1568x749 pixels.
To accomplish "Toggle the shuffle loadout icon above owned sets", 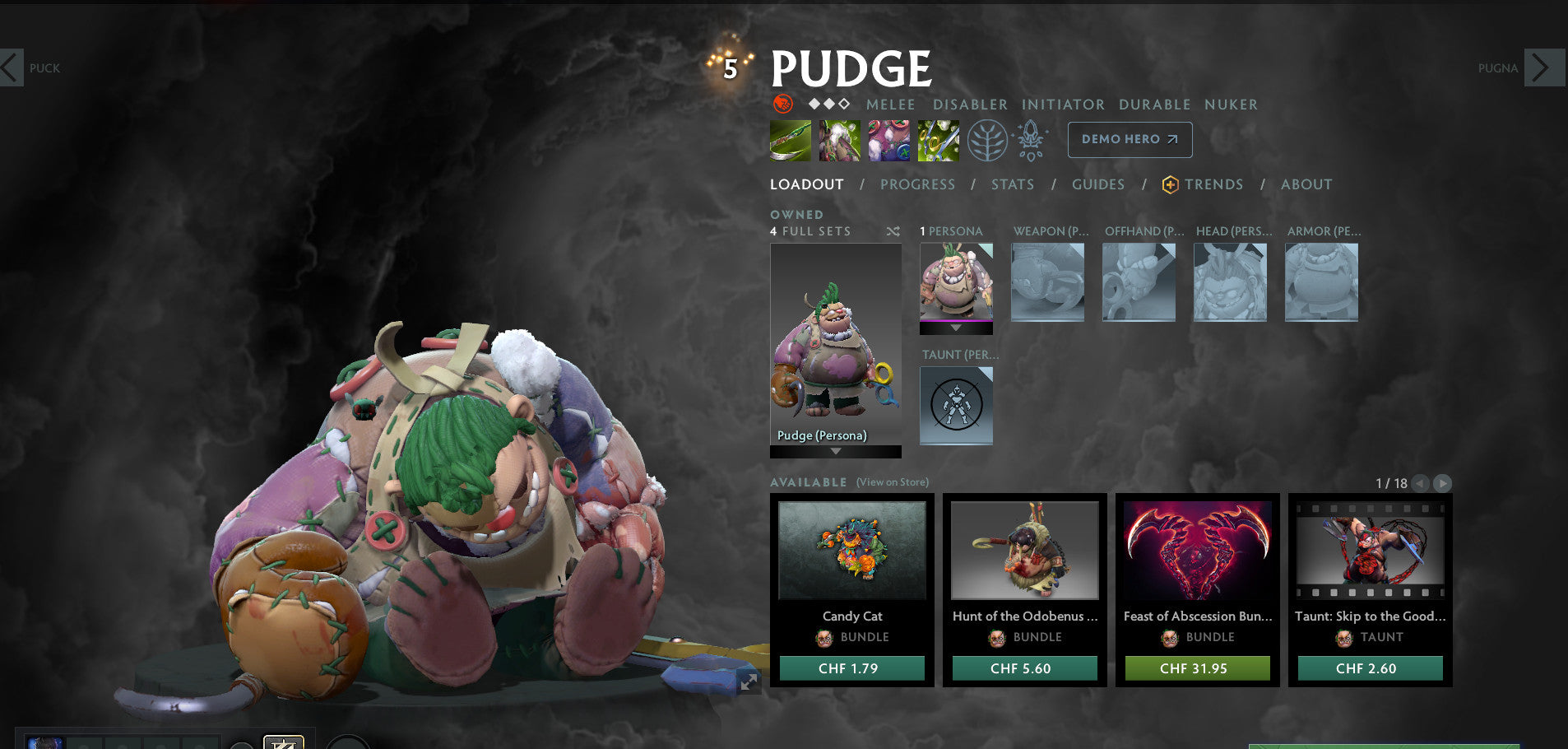I will pyautogui.click(x=893, y=231).
